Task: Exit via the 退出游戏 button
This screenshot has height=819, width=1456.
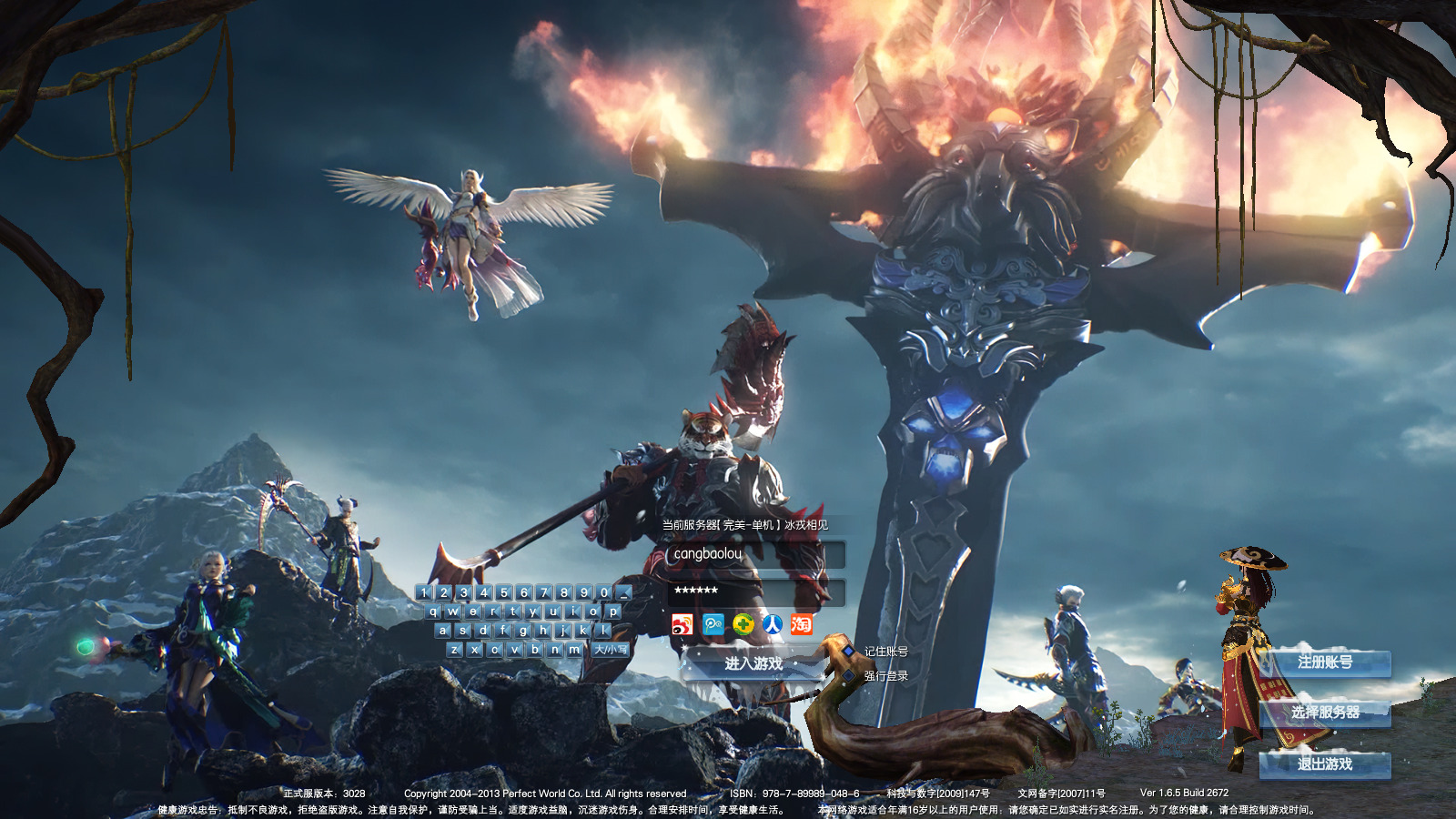Action: [x=1325, y=764]
